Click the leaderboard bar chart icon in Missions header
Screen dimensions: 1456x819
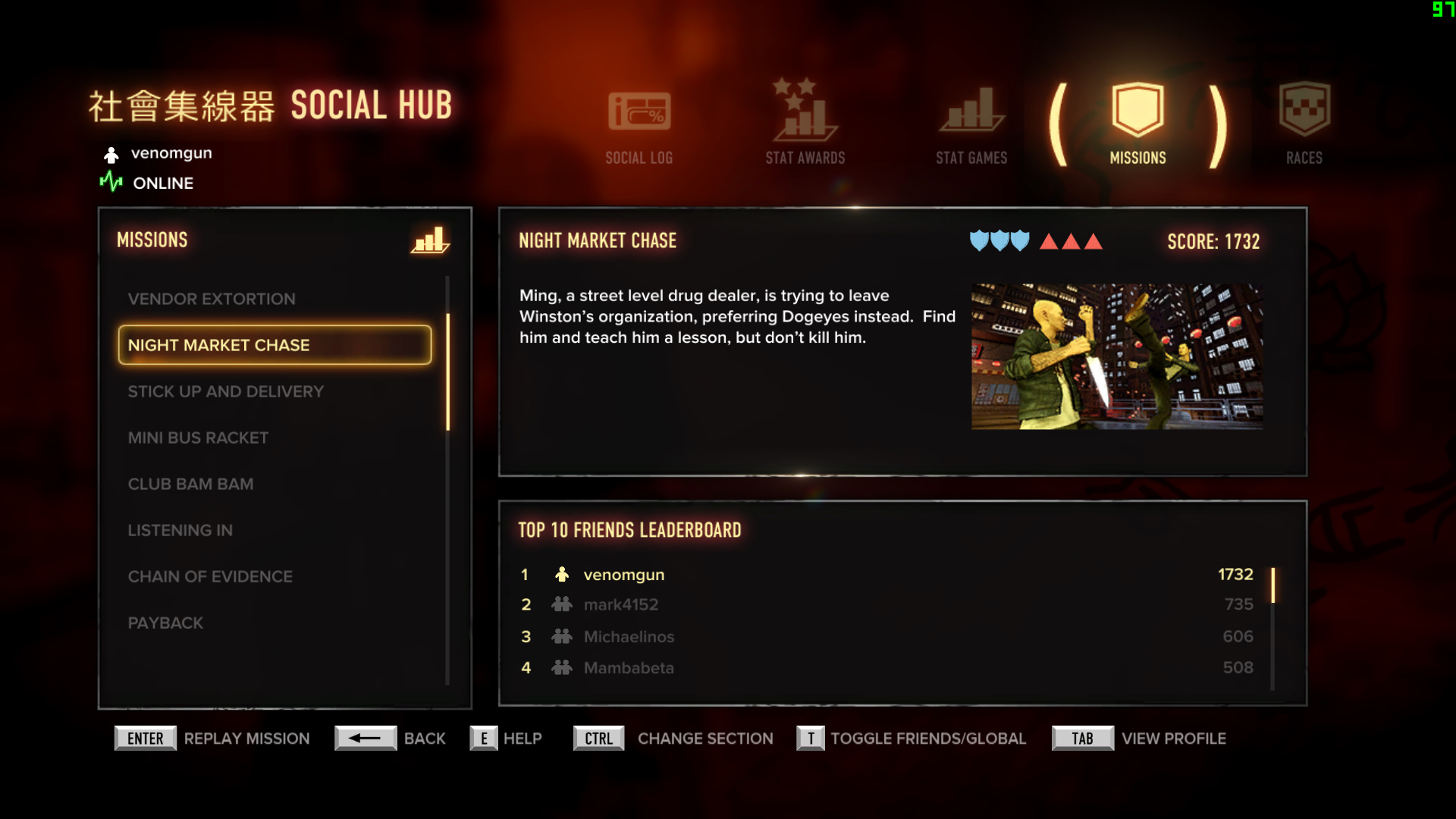430,240
